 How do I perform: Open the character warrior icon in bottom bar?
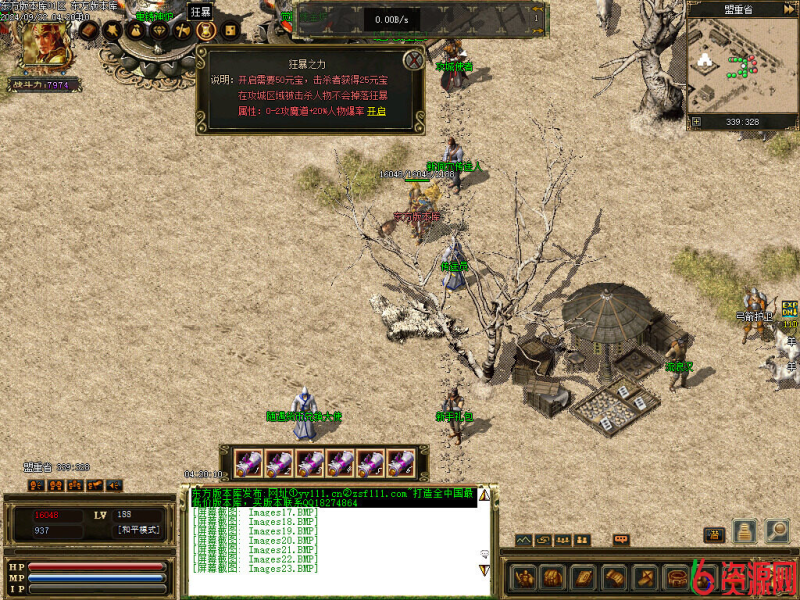click(523, 577)
